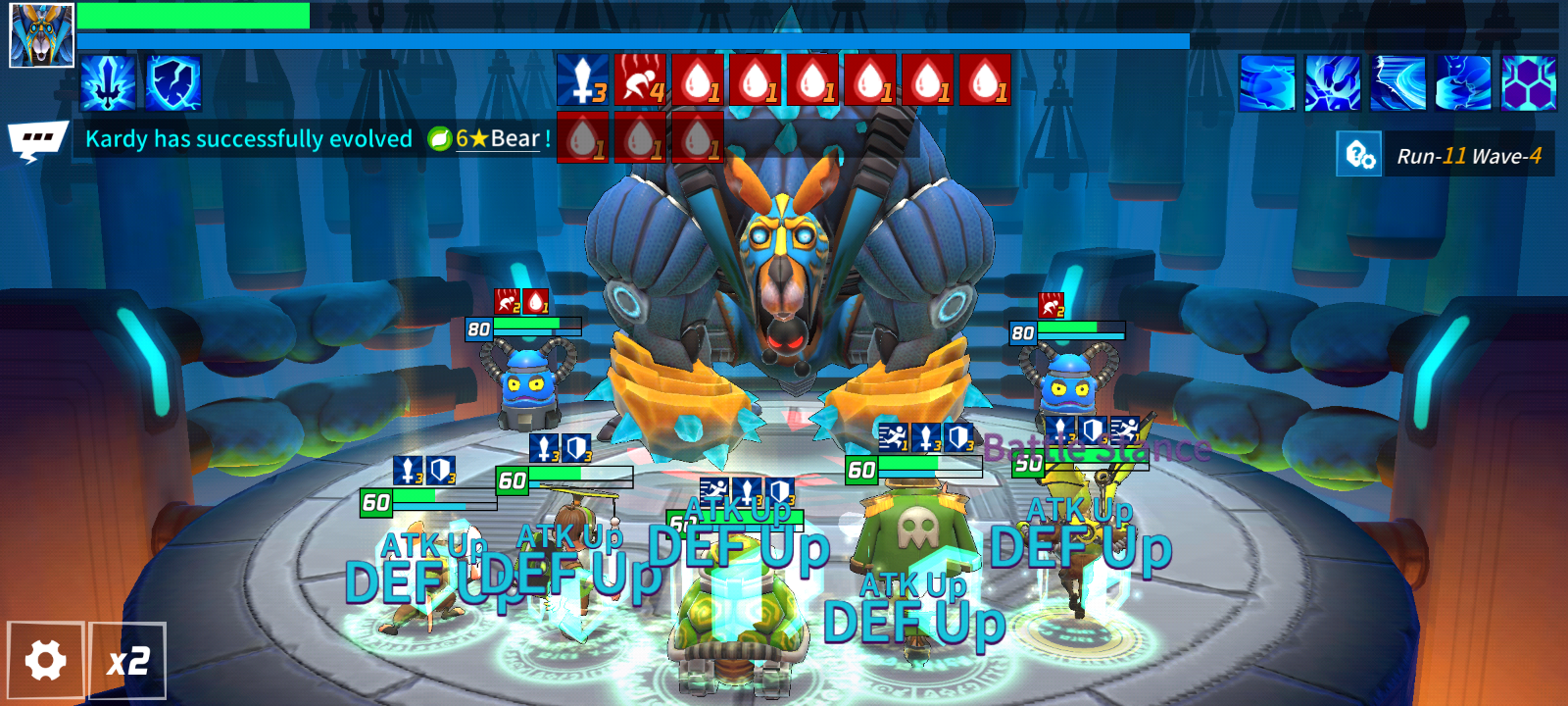View the purple hexagon barrier skill
This screenshot has width=1568, height=706.
[x=1529, y=82]
